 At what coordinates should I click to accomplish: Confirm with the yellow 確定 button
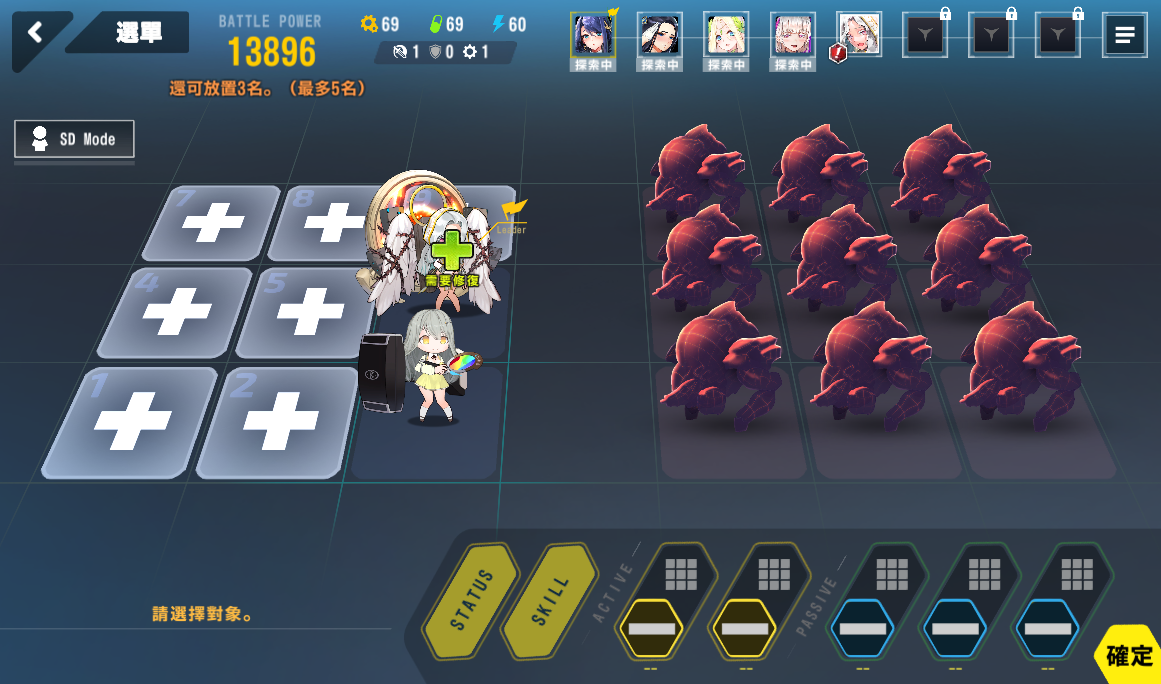click(1129, 656)
